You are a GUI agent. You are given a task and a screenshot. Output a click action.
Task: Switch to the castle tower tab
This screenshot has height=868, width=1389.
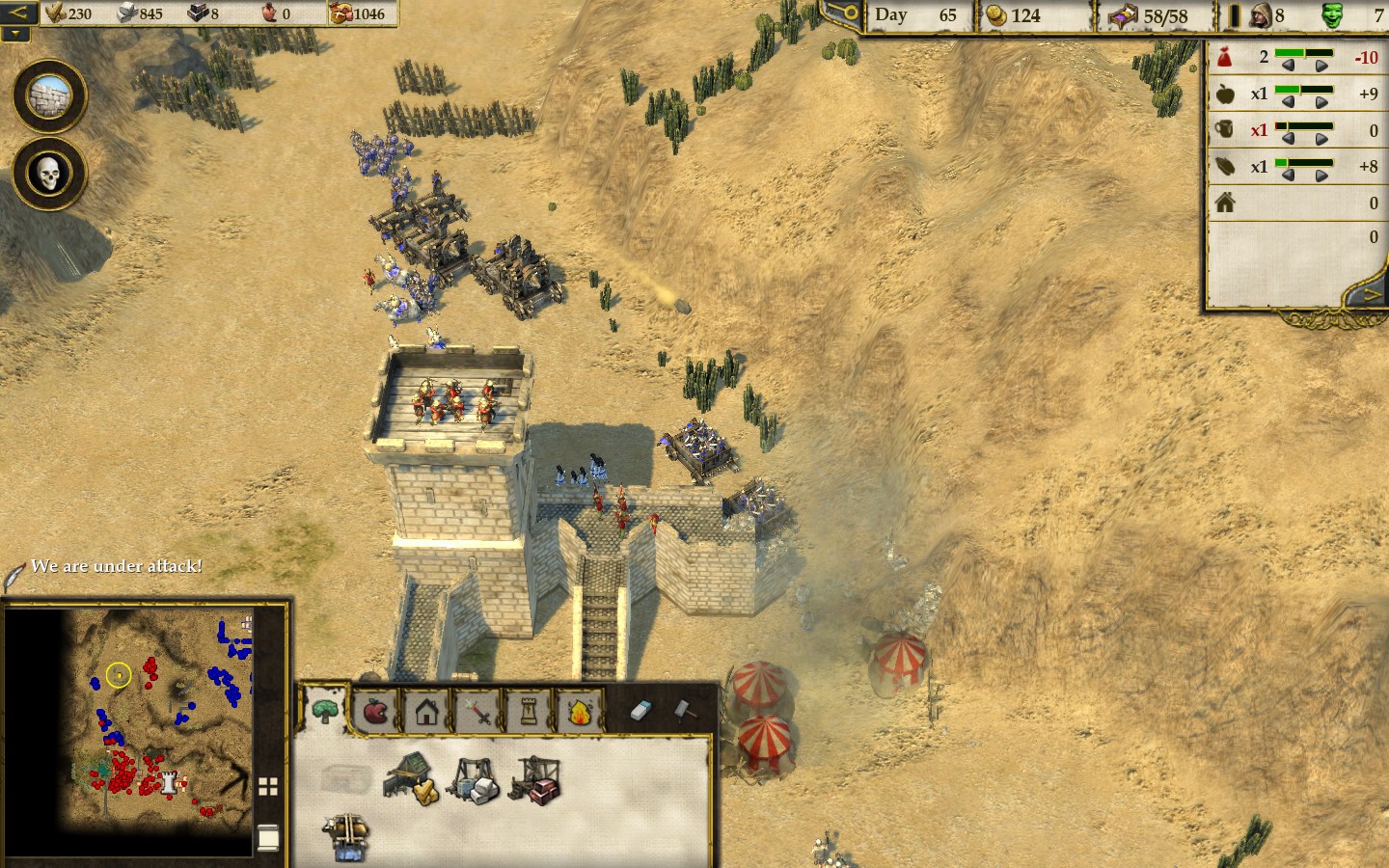tap(529, 713)
